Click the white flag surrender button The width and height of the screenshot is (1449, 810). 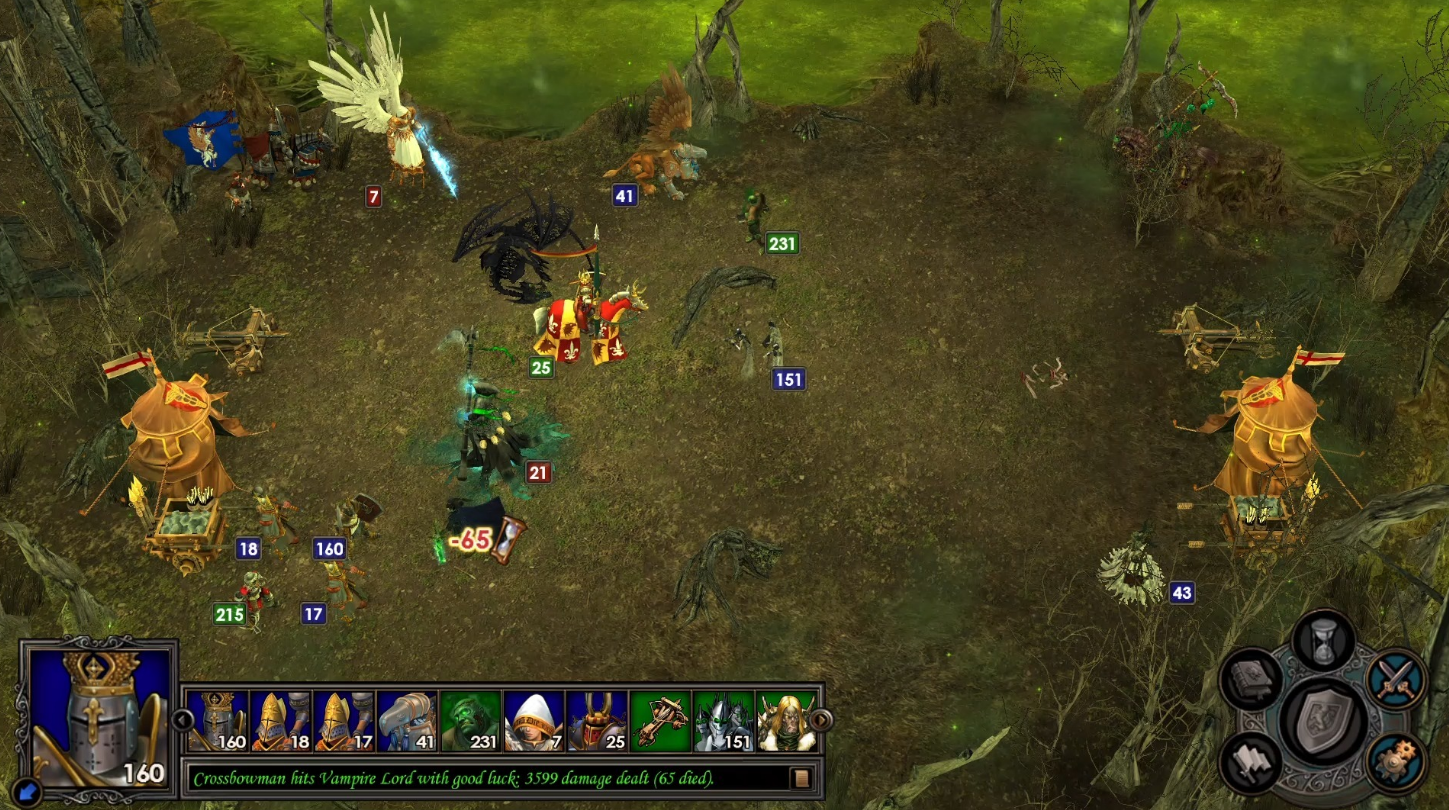pos(1250,762)
